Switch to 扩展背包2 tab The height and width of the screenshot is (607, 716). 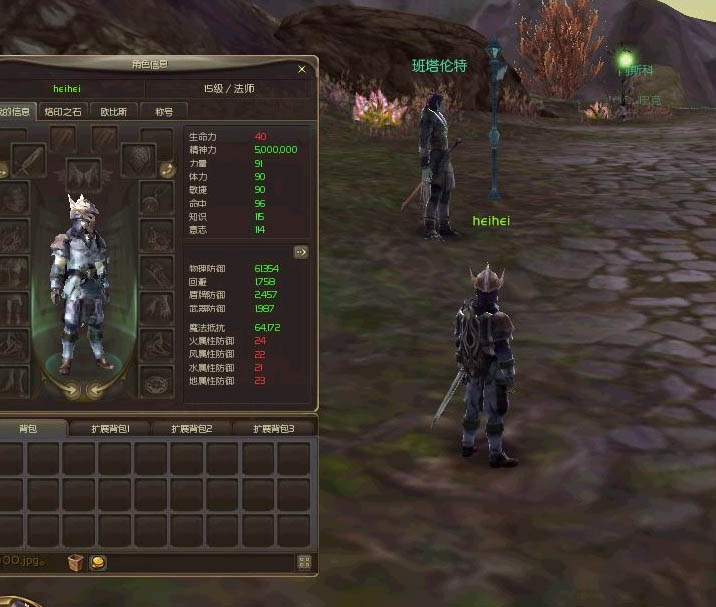[x=192, y=428]
